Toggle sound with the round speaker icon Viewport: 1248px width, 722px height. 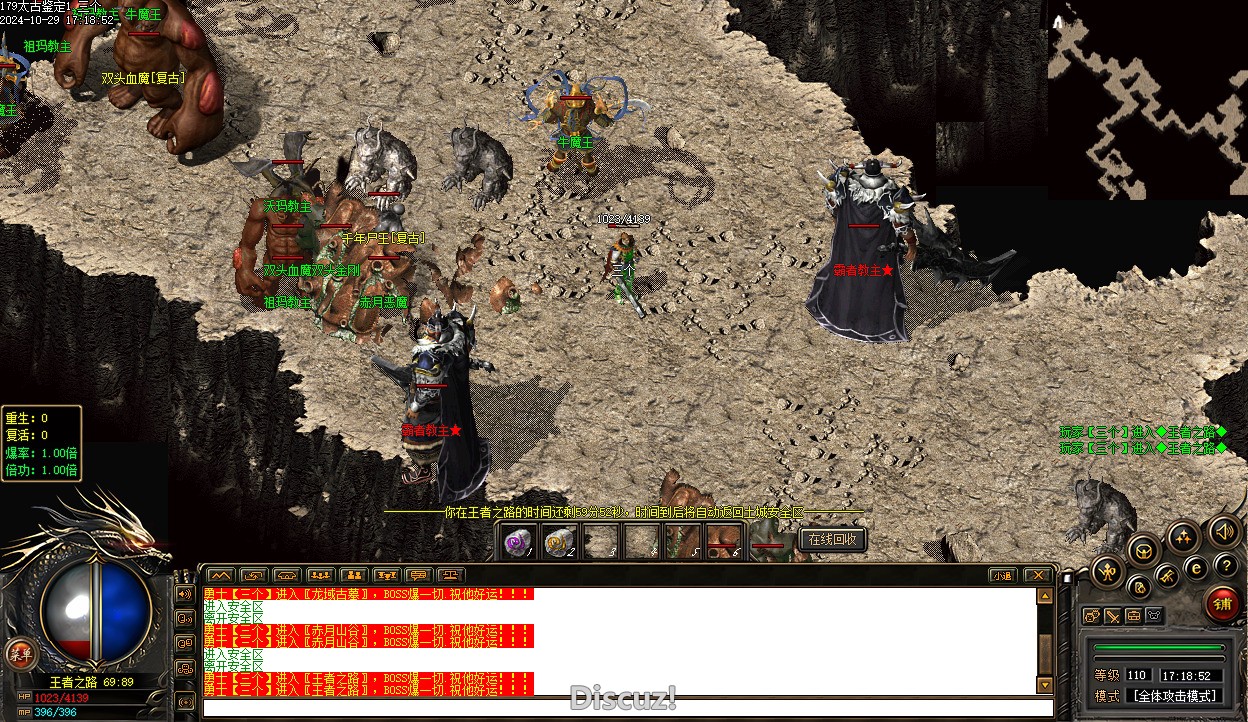click(1222, 531)
